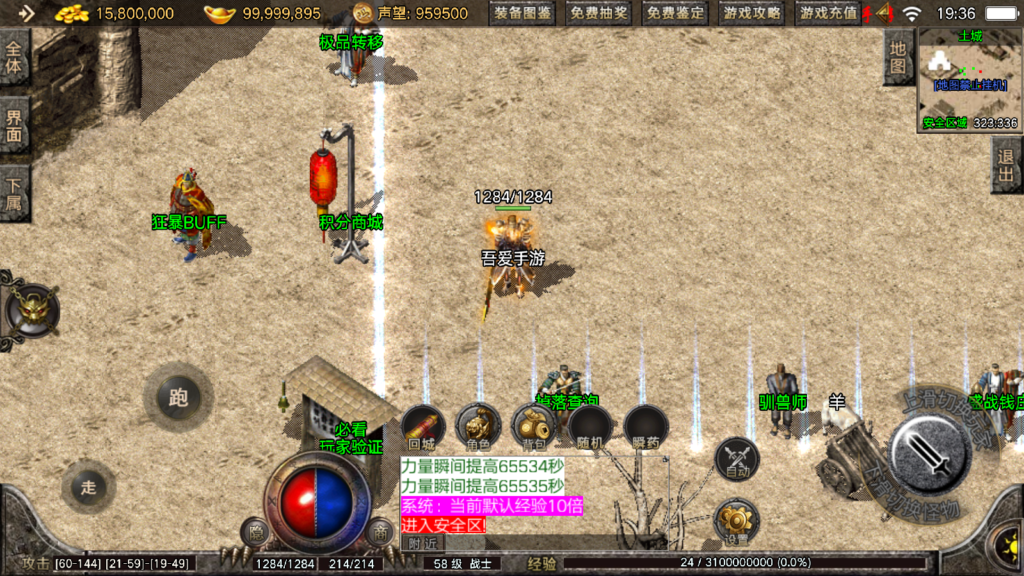Tap the 退出 exit button
Screen dimensions: 1024x576
coord(1007,165)
